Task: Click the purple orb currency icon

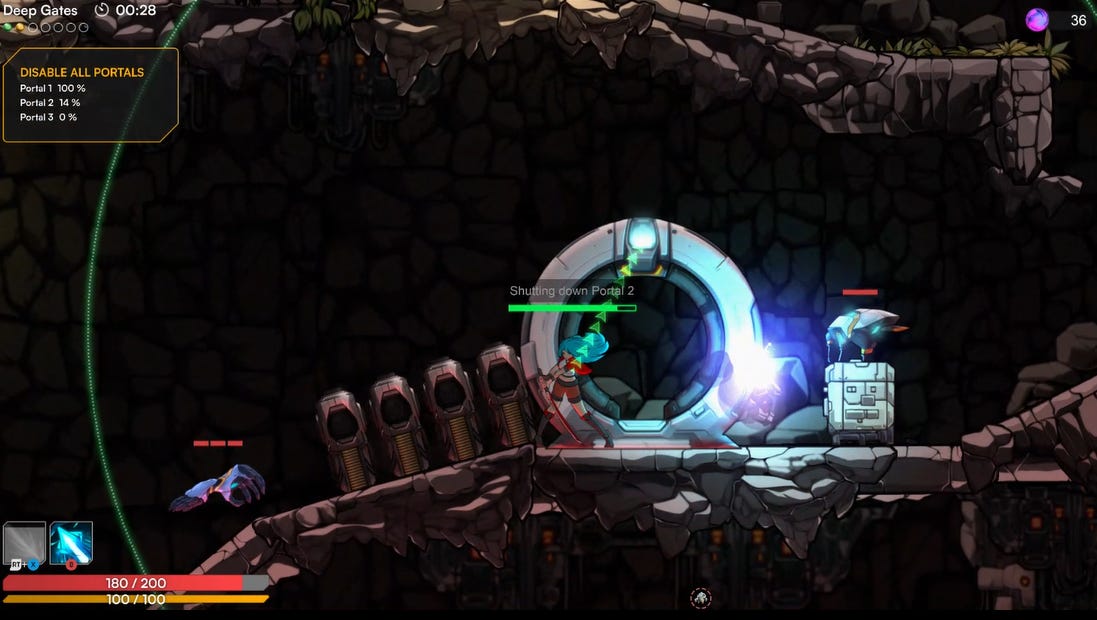Action: [x=1037, y=20]
